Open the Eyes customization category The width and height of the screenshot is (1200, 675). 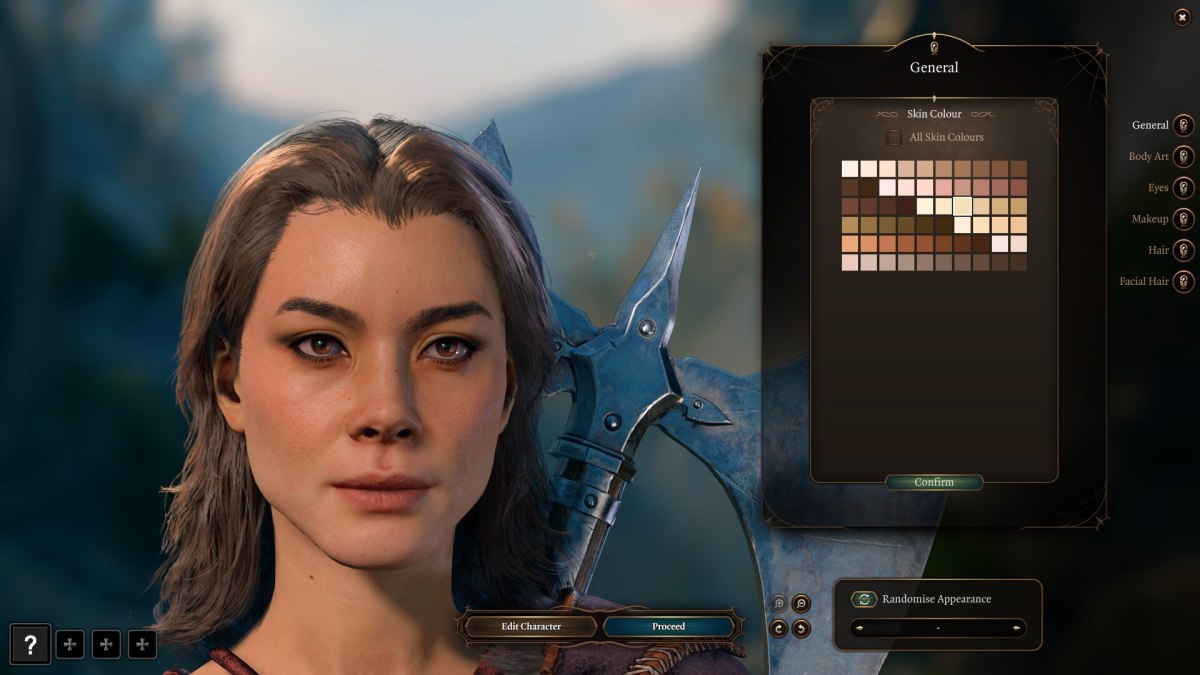tap(1183, 188)
